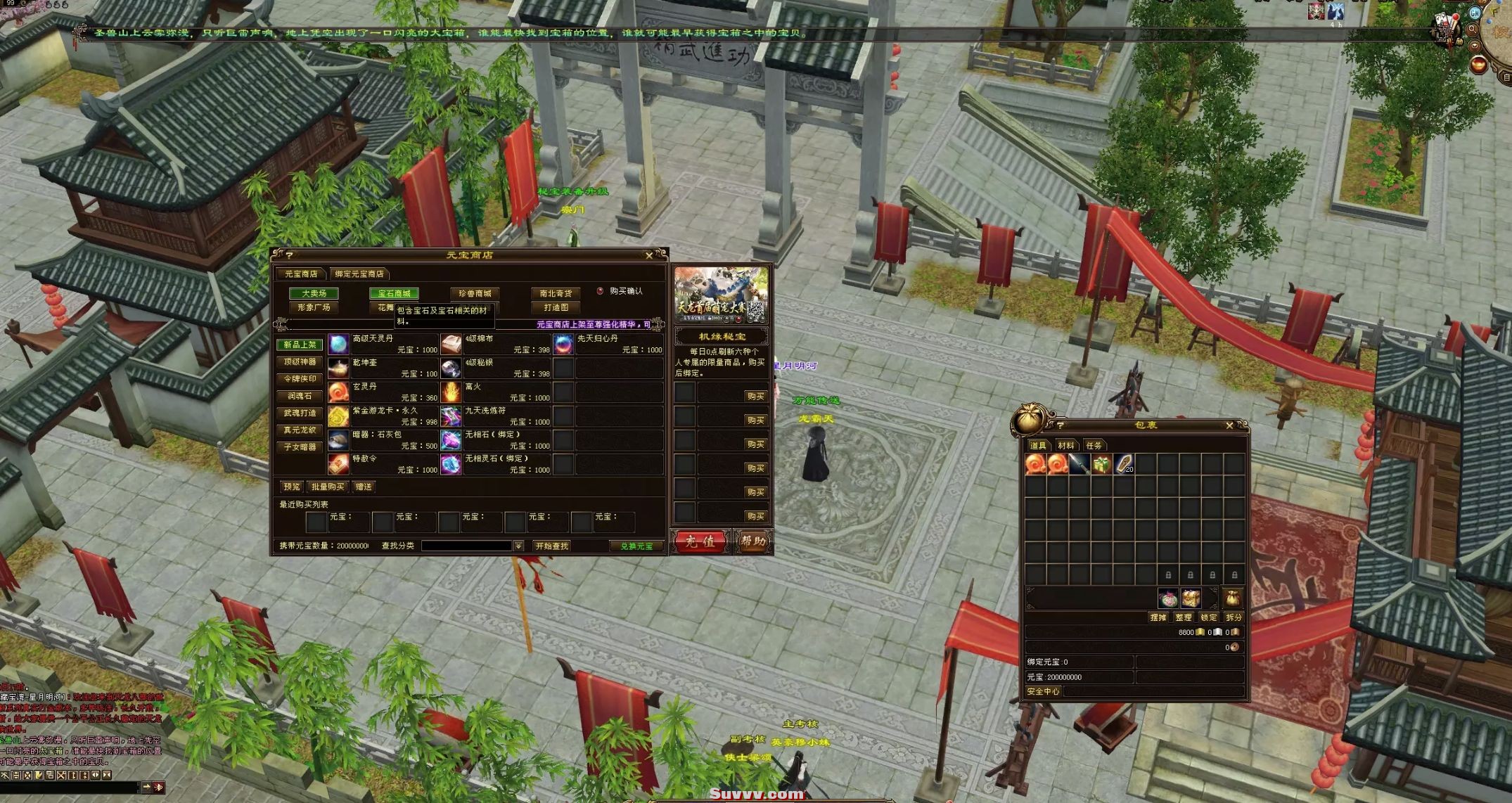This screenshot has height=803, width=1512.
Task: Choose the 顶级神器 side category
Action: point(300,361)
